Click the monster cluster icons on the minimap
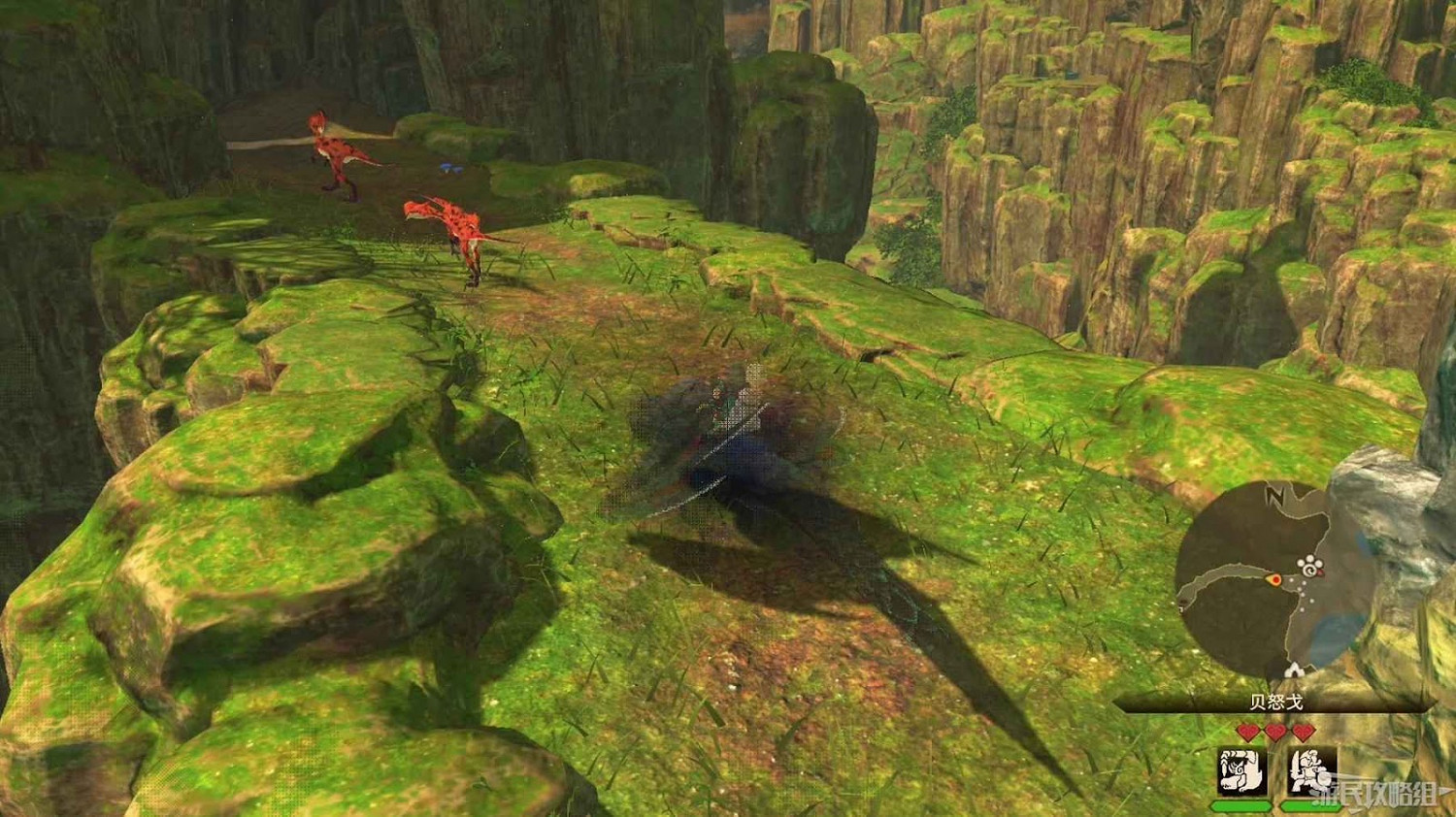Image resolution: width=1456 pixels, height=817 pixels. point(1308,564)
